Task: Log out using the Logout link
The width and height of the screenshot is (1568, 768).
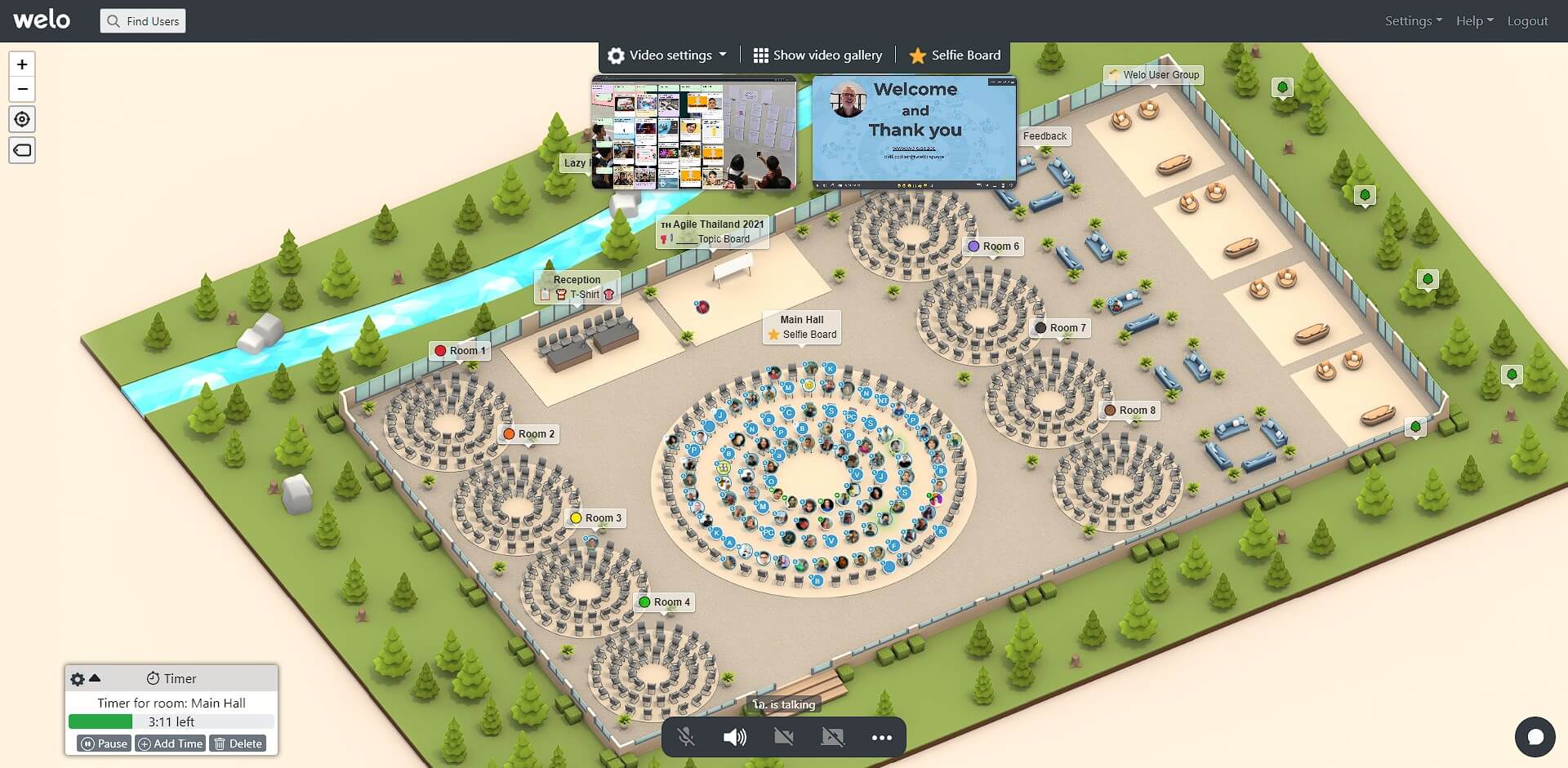Action: pos(1527,21)
